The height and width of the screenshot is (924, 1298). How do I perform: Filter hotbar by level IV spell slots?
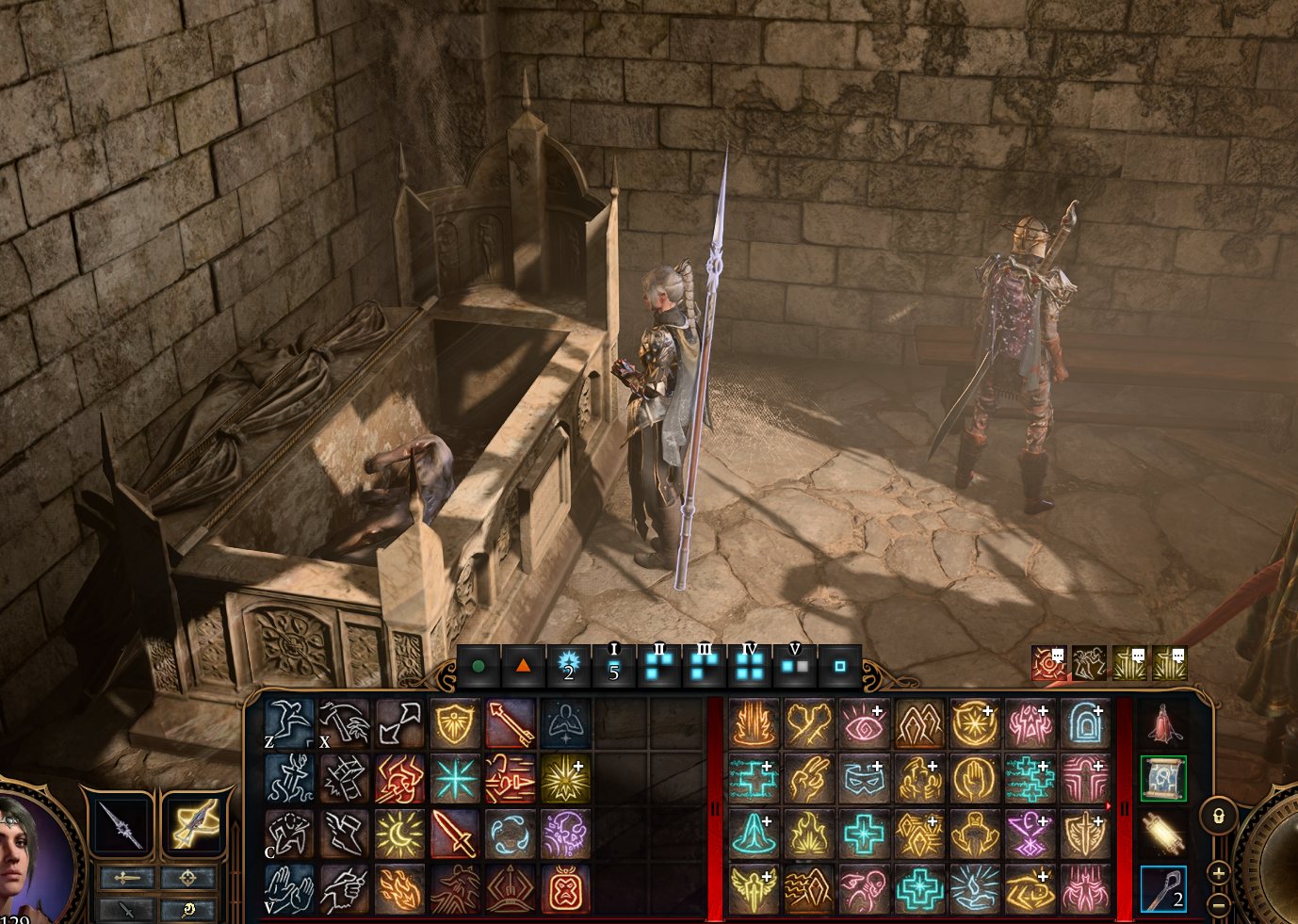(x=750, y=665)
